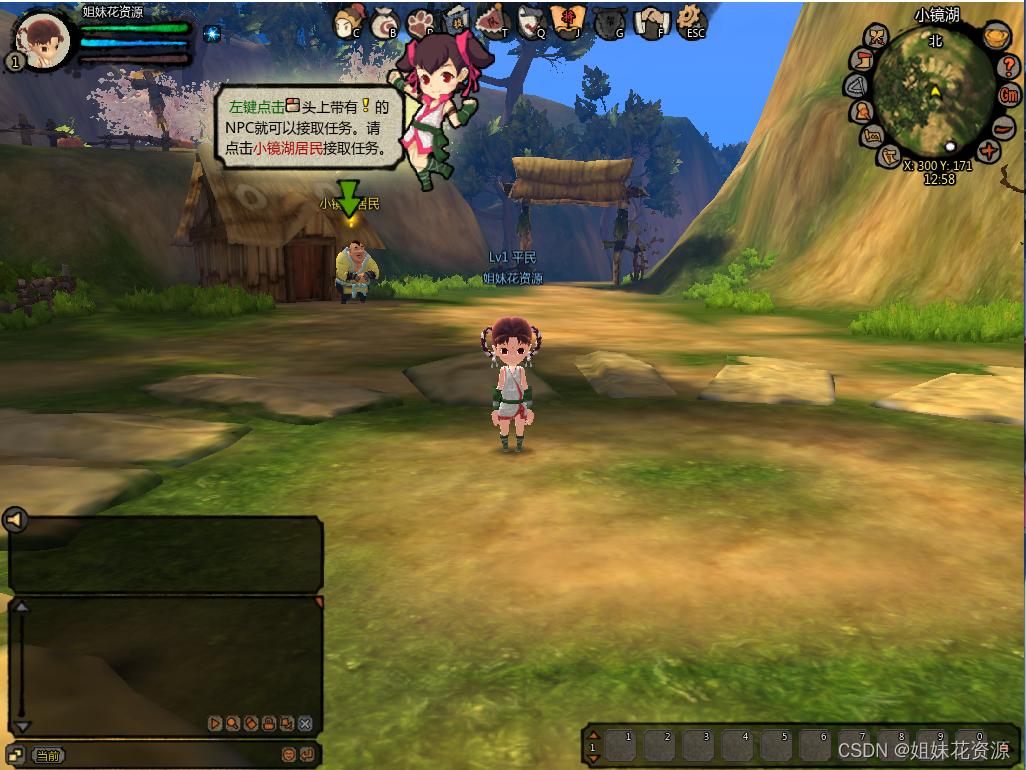Screen dimensions: 1026x770
Task: Click the chat lock icon
Action: pos(269,723)
